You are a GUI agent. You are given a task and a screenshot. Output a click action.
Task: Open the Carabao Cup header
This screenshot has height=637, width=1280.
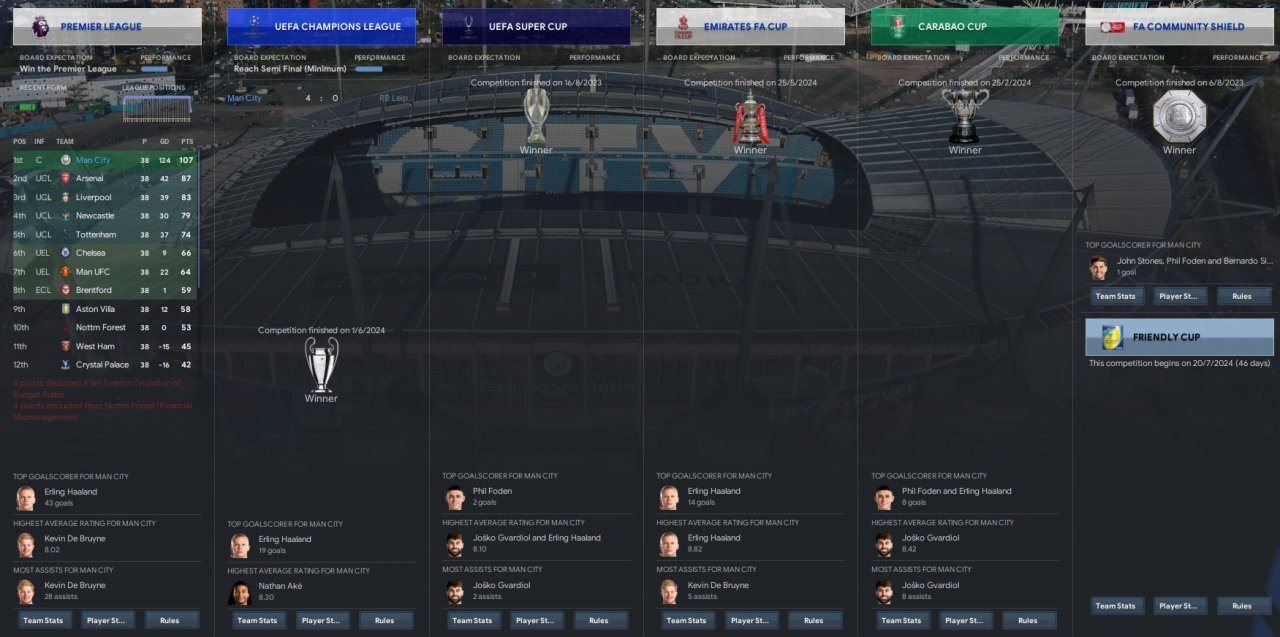(964, 27)
